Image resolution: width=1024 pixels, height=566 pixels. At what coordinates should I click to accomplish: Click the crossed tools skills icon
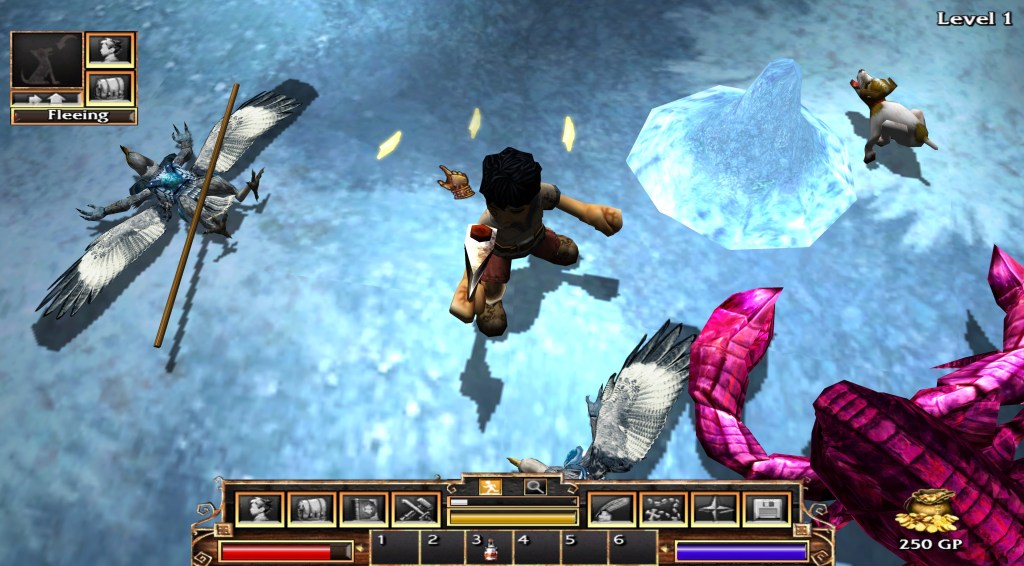coord(416,509)
